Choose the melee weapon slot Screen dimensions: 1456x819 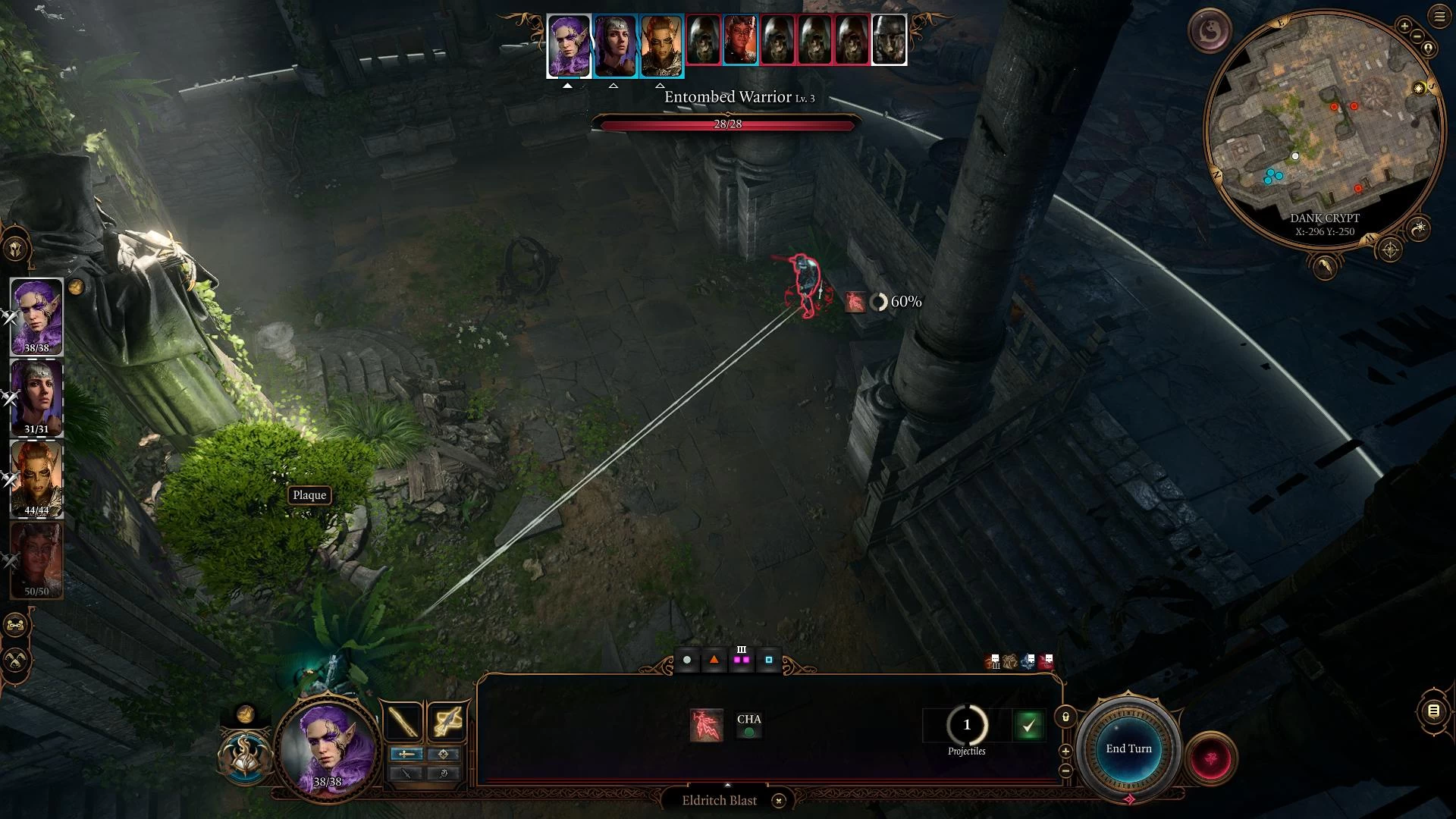[x=403, y=722]
